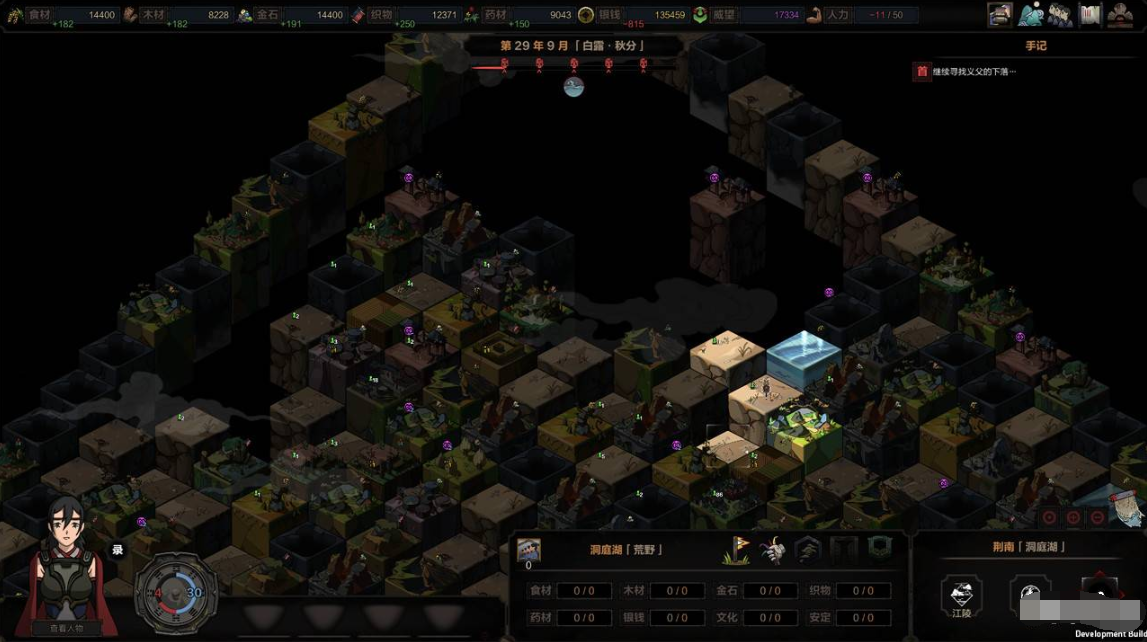Open the scroll book icon
This screenshot has width=1147, height=642.
pyautogui.click(x=1090, y=14)
